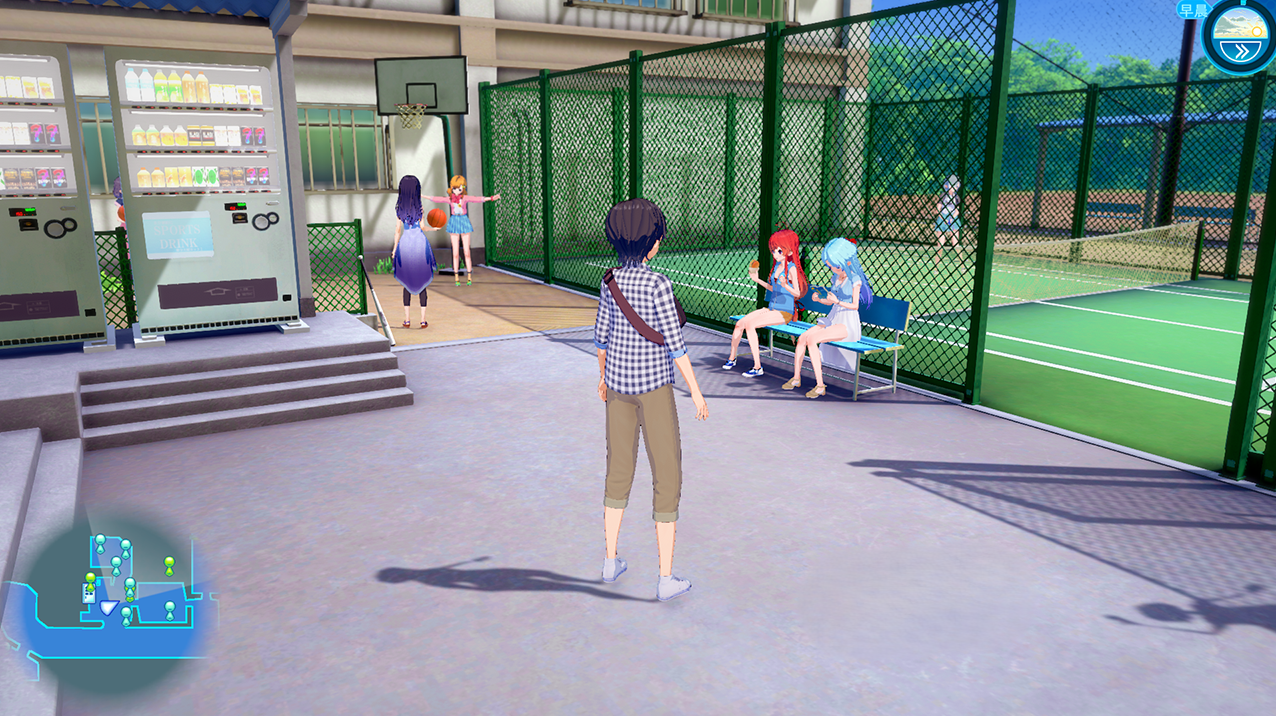The width and height of the screenshot is (1276, 716).
Task: Select the white player arrow on the minimap
Action: pos(107,609)
